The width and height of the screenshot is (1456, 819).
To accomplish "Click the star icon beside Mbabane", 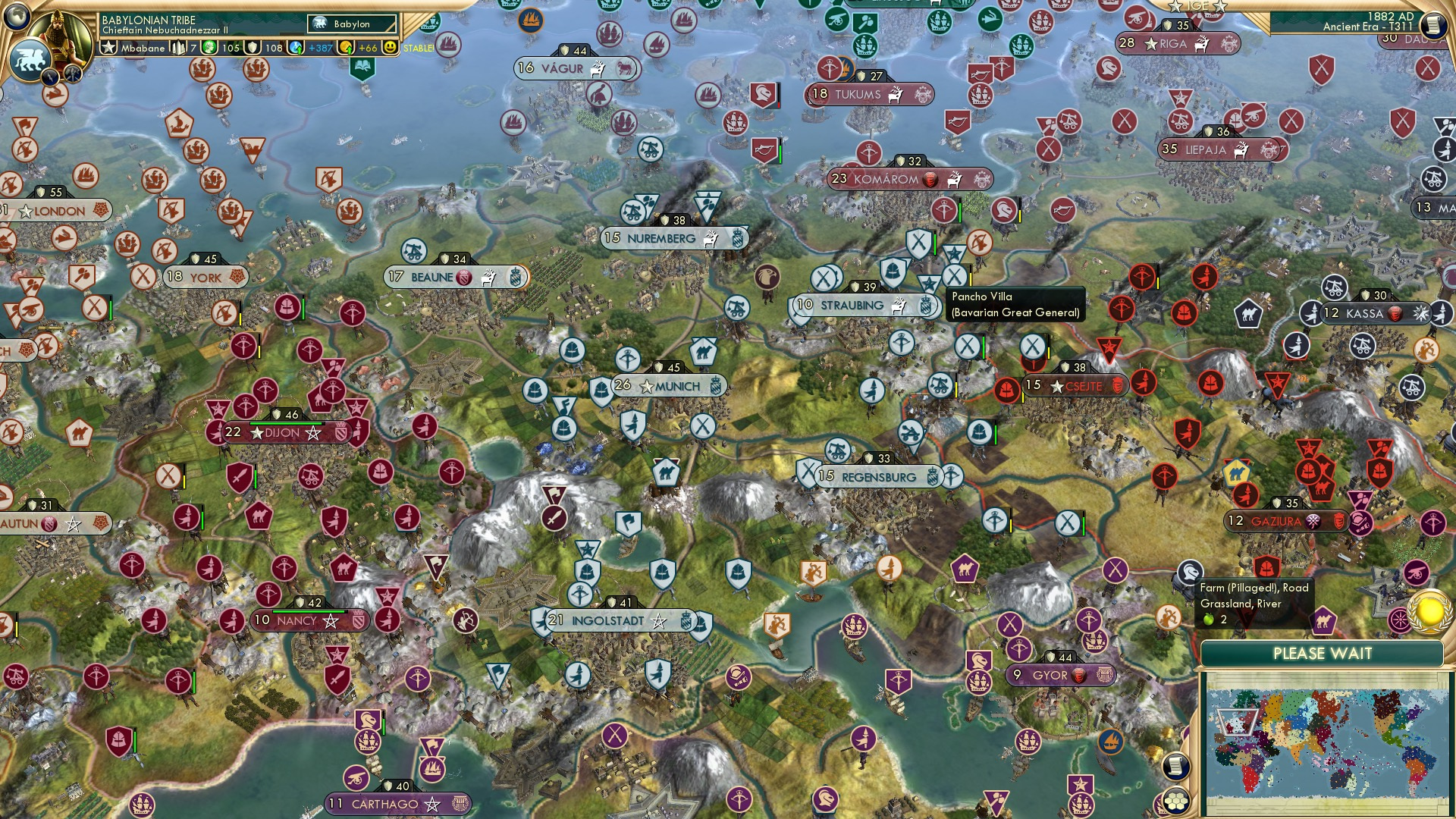I will (x=110, y=47).
